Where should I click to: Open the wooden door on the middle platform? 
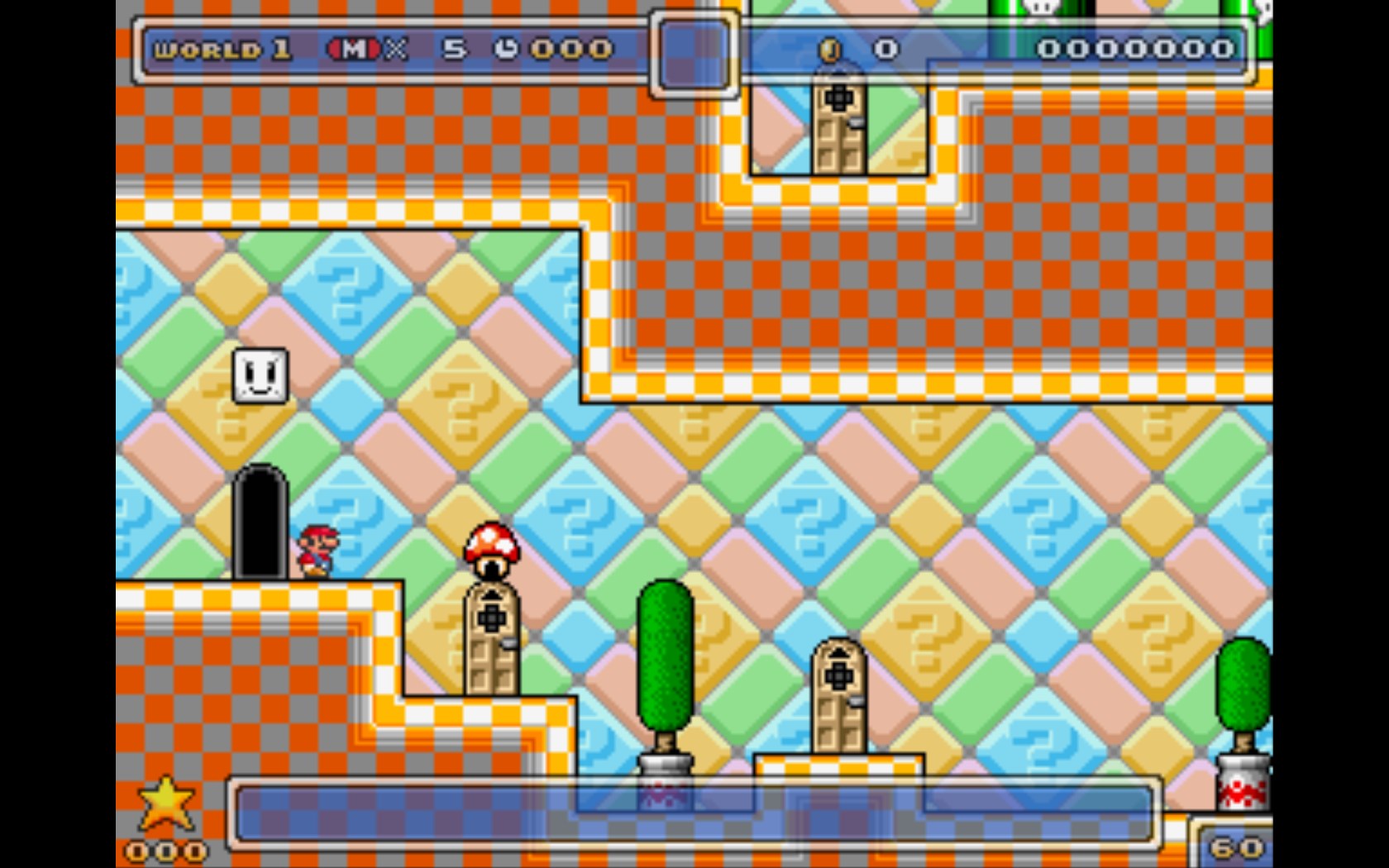pos(839,694)
